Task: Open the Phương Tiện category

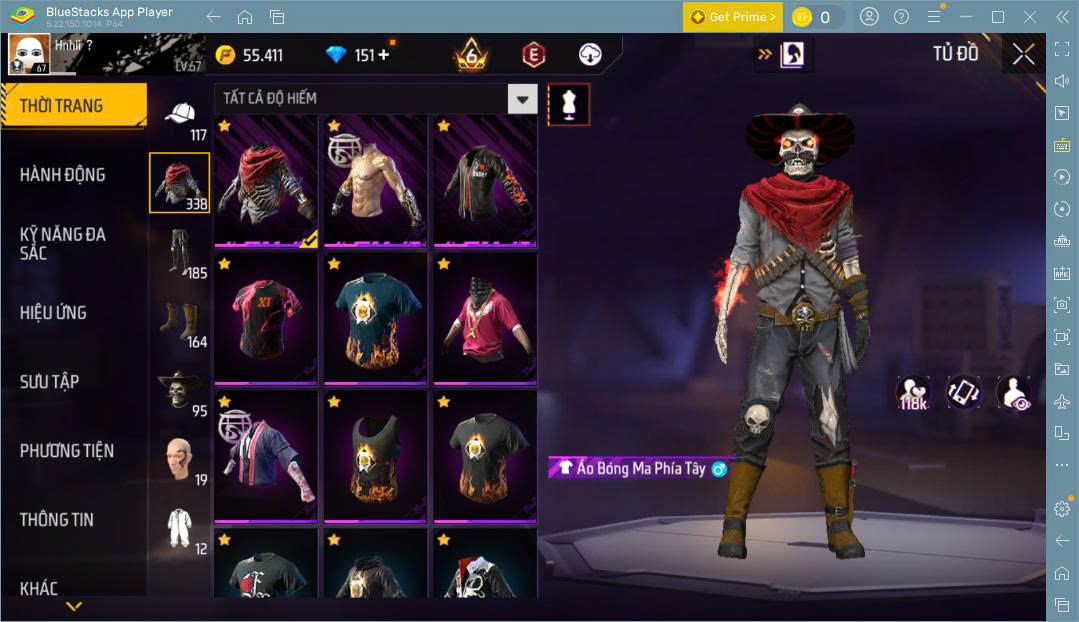Action: tap(67, 451)
